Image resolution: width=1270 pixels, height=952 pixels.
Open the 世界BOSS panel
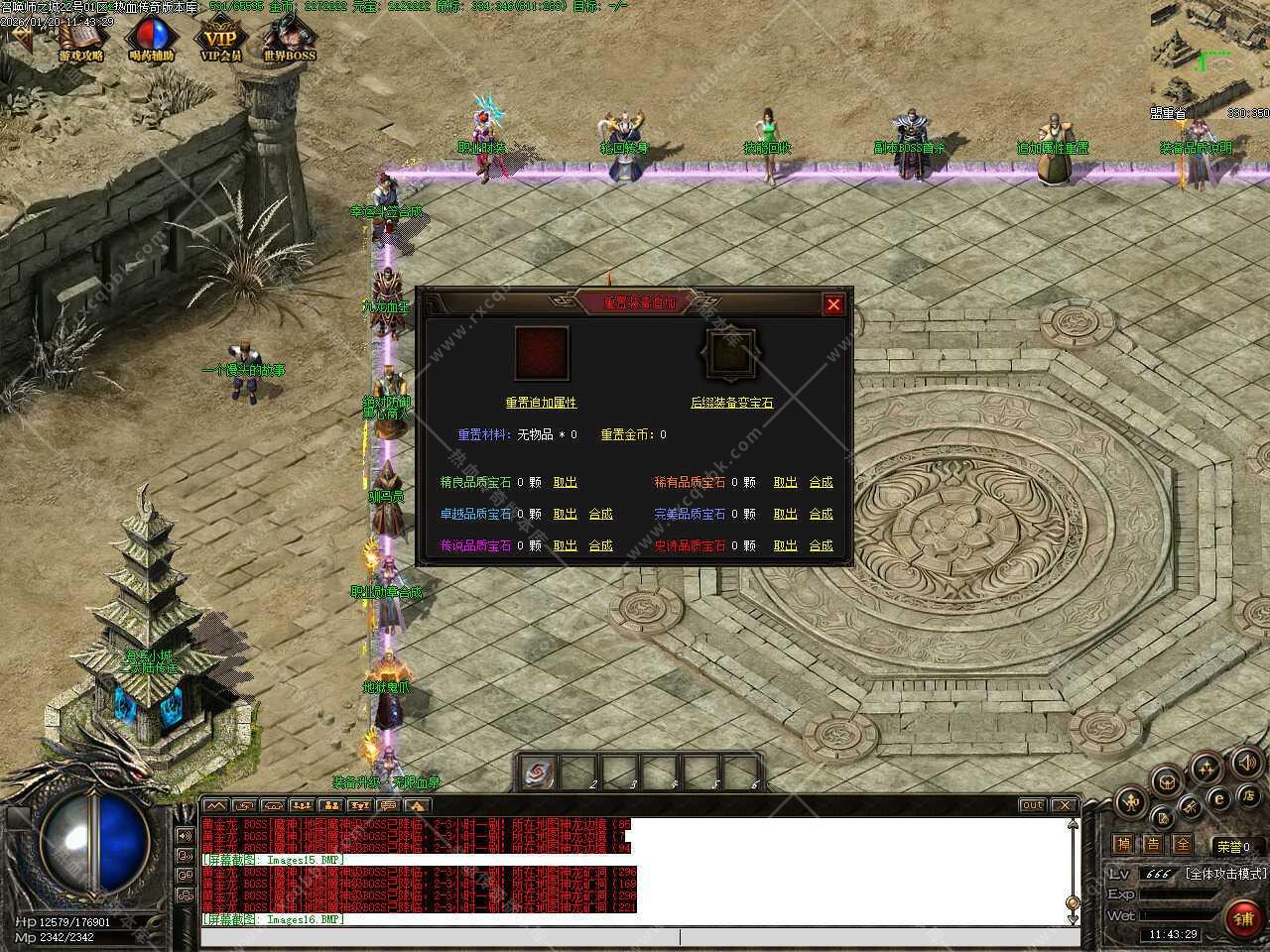click(290, 41)
